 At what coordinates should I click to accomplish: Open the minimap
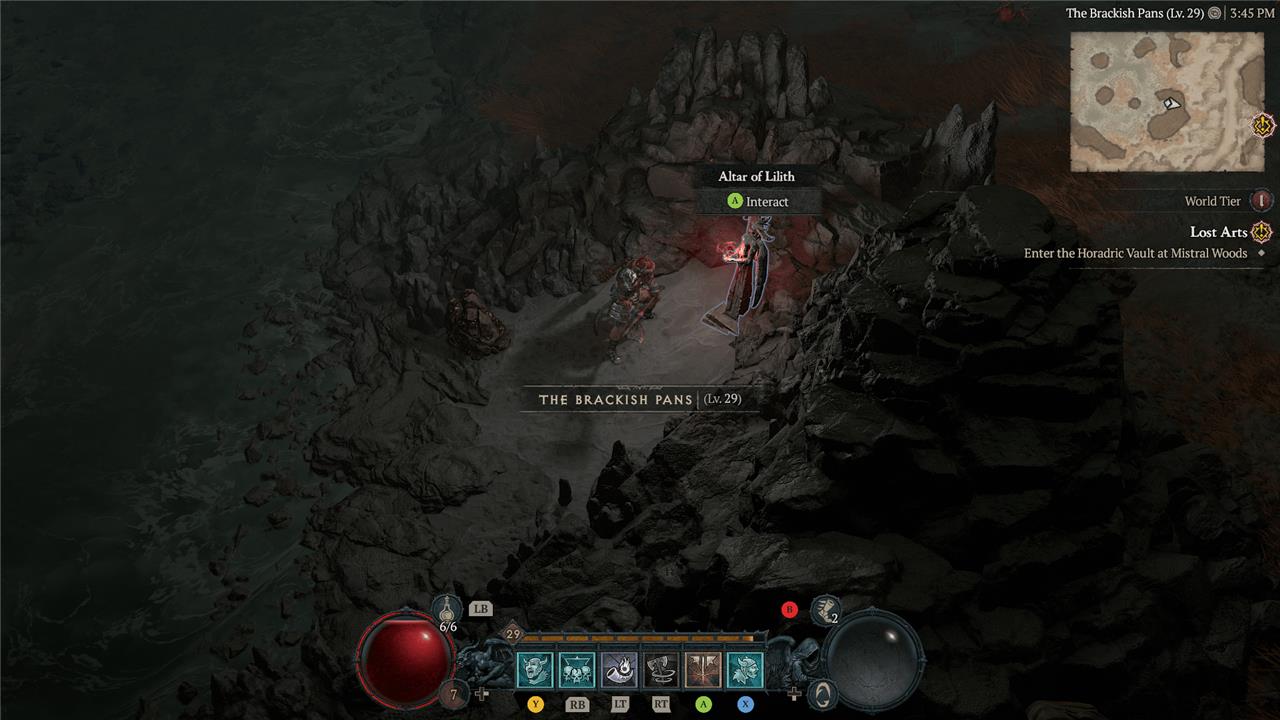point(1165,101)
